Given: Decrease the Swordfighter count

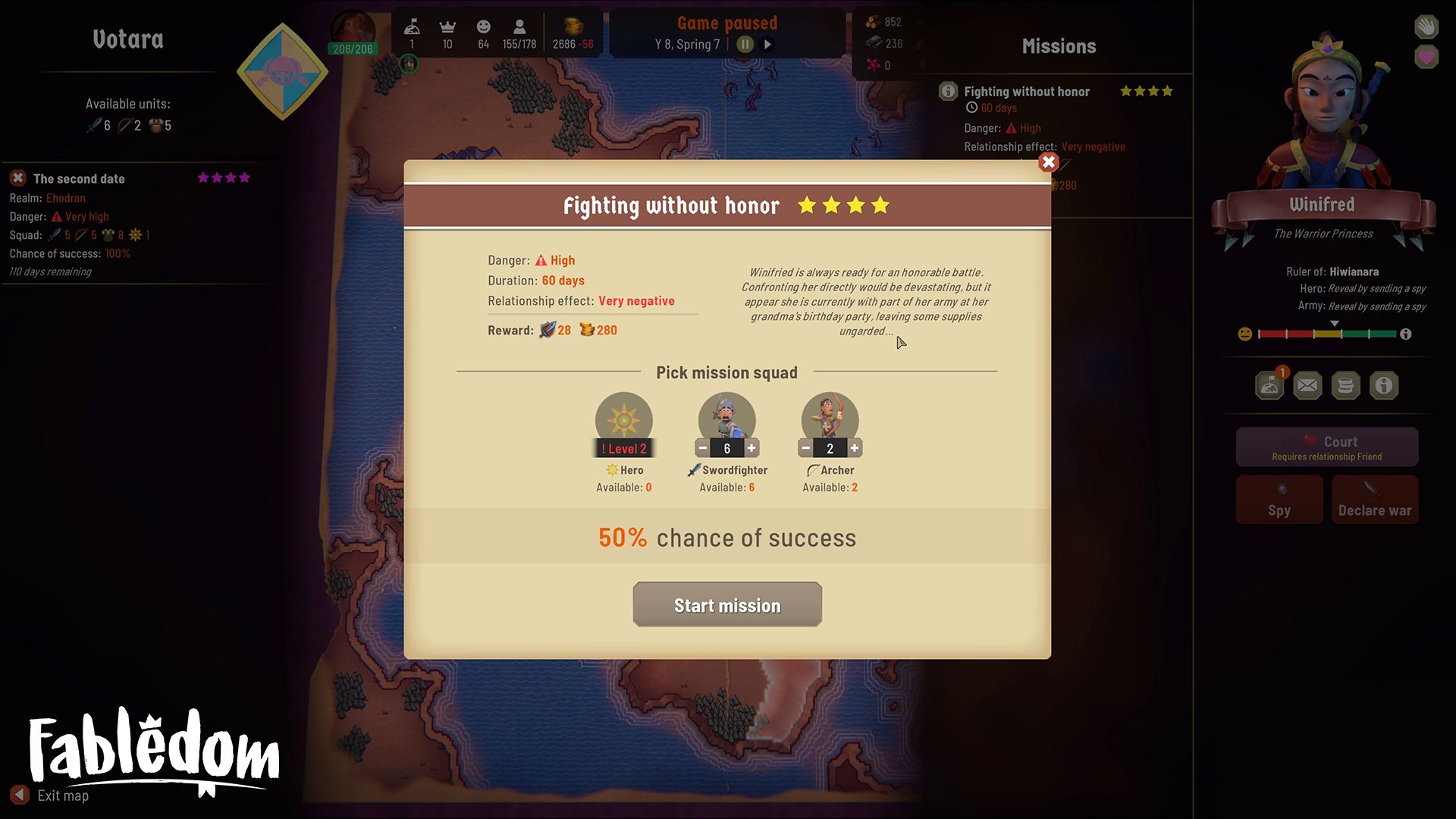Looking at the screenshot, I should [702, 448].
